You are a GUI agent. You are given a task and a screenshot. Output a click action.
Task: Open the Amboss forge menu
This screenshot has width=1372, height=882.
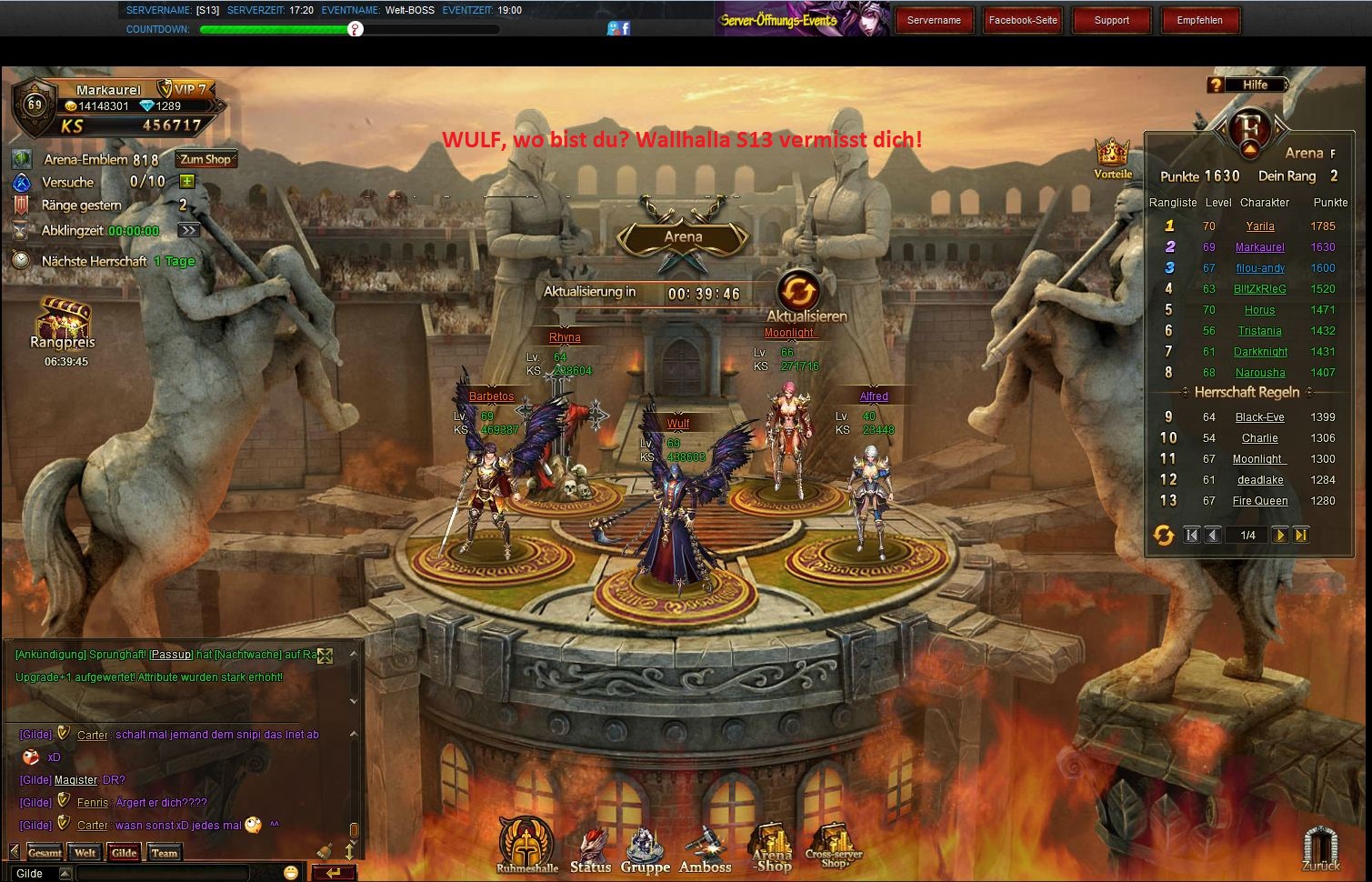point(705,850)
